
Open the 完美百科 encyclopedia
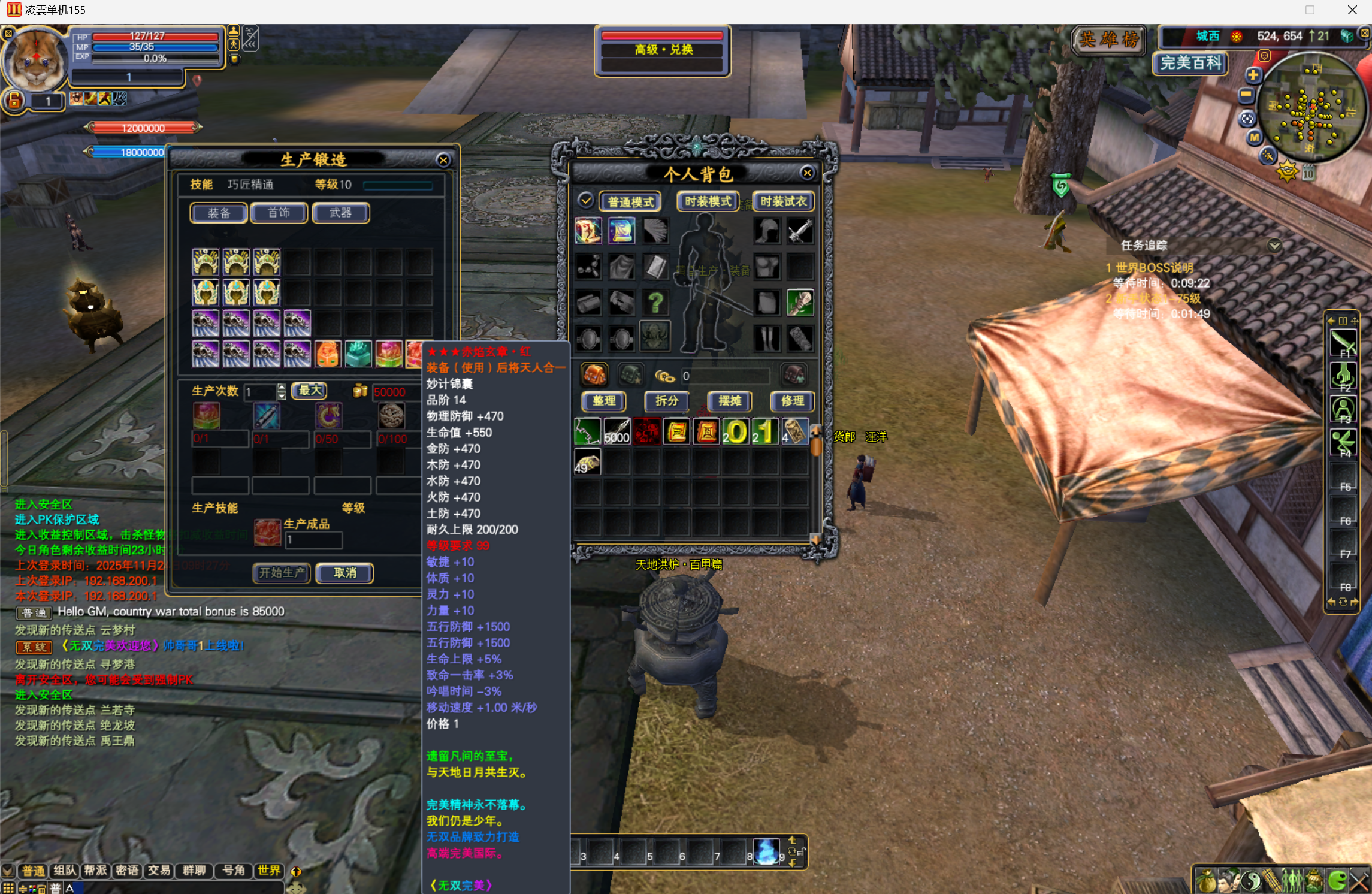click(1190, 63)
